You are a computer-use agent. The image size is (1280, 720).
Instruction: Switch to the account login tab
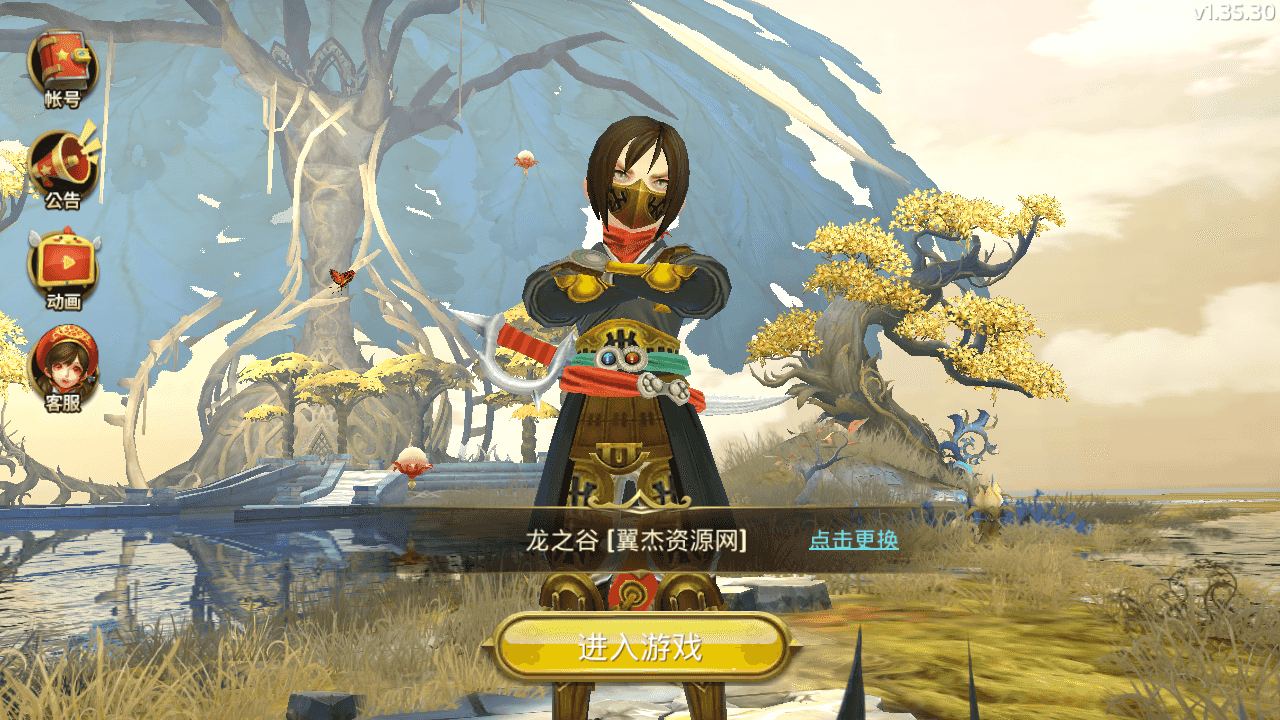[64, 70]
